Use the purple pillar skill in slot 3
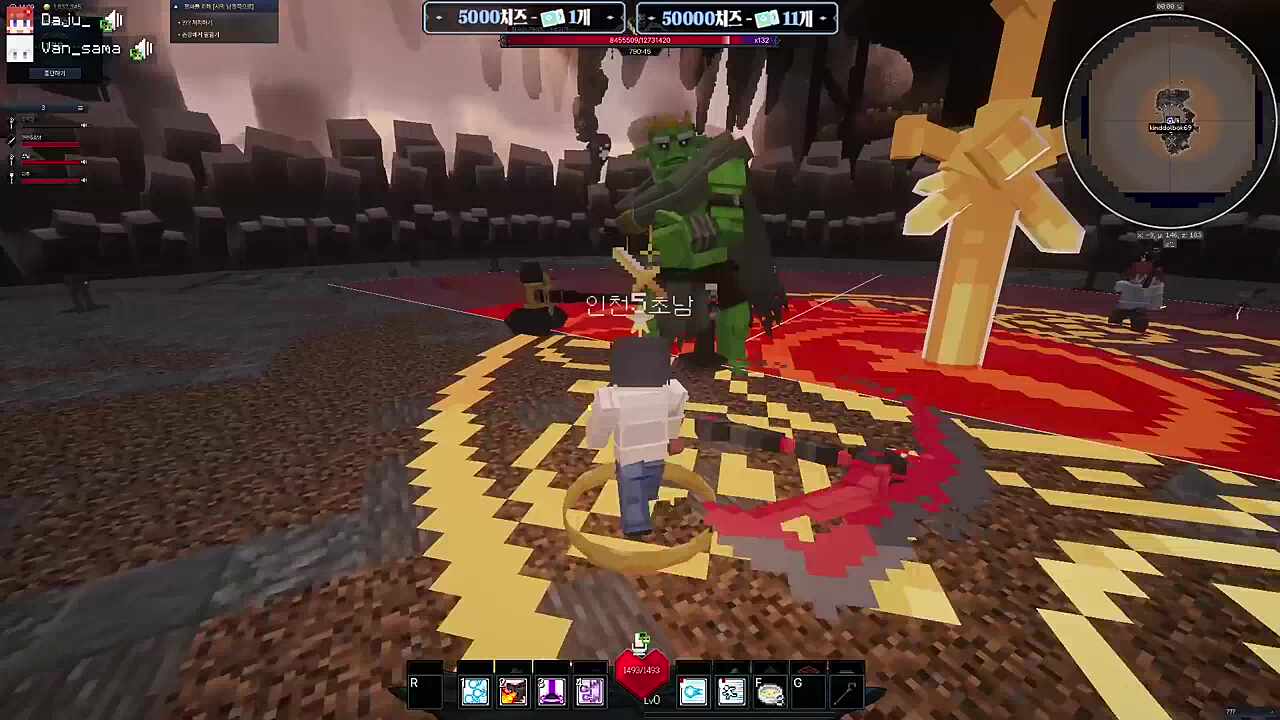 click(551, 691)
